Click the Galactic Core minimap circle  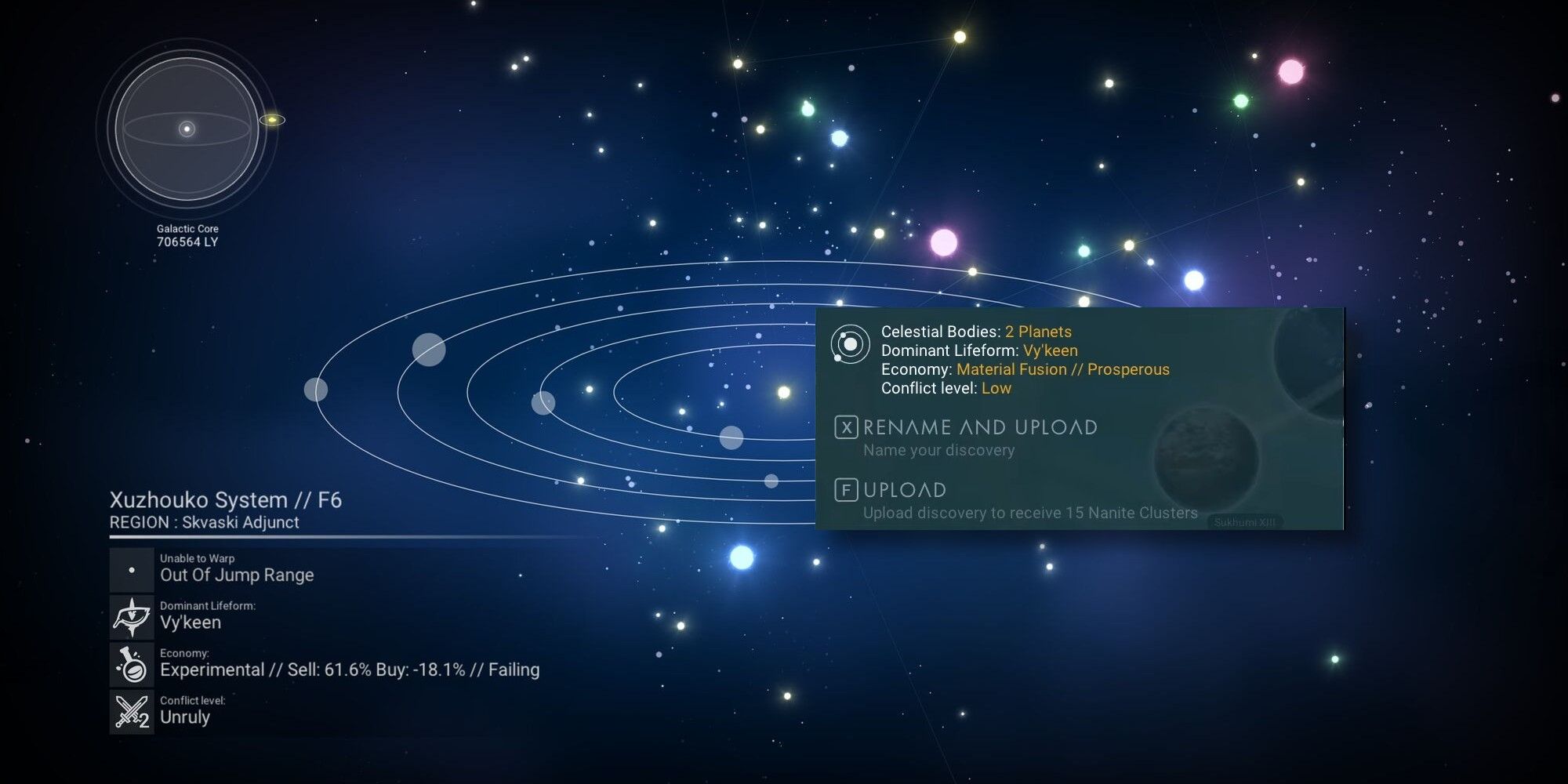coord(187,129)
